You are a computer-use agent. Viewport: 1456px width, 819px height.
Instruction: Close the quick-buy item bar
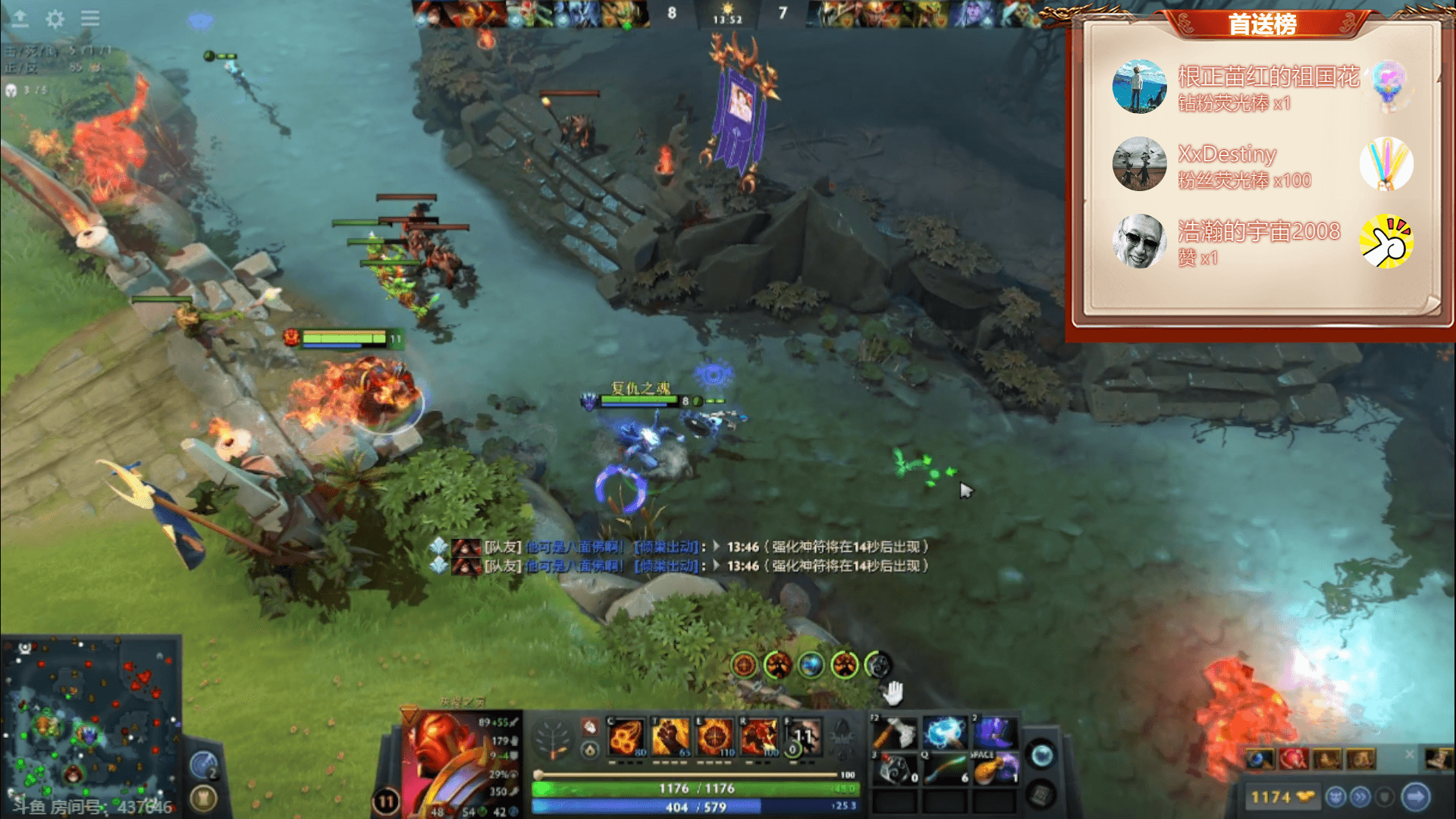pos(1410,754)
